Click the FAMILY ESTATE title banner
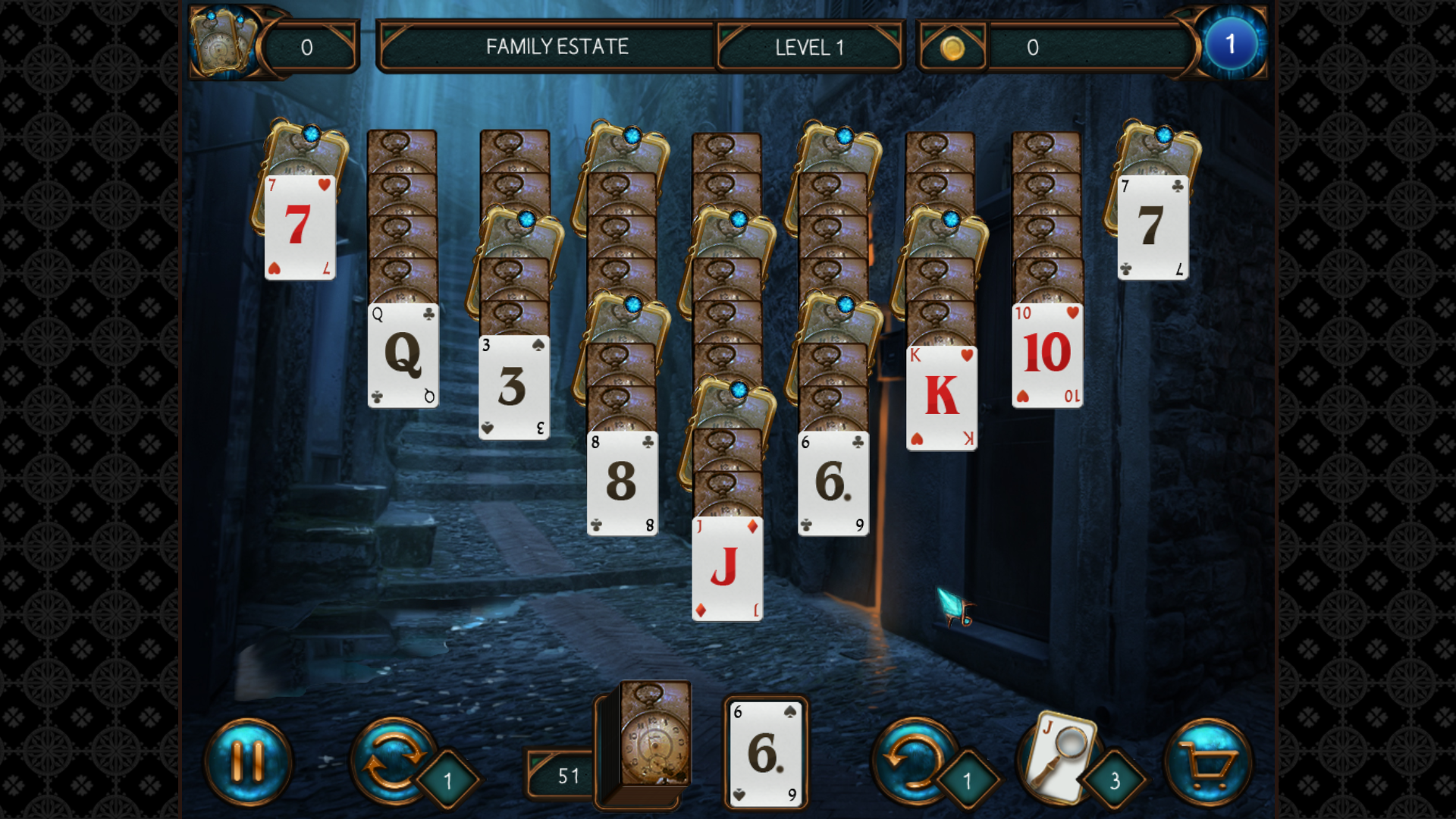The height and width of the screenshot is (819, 1456). coord(557,47)
